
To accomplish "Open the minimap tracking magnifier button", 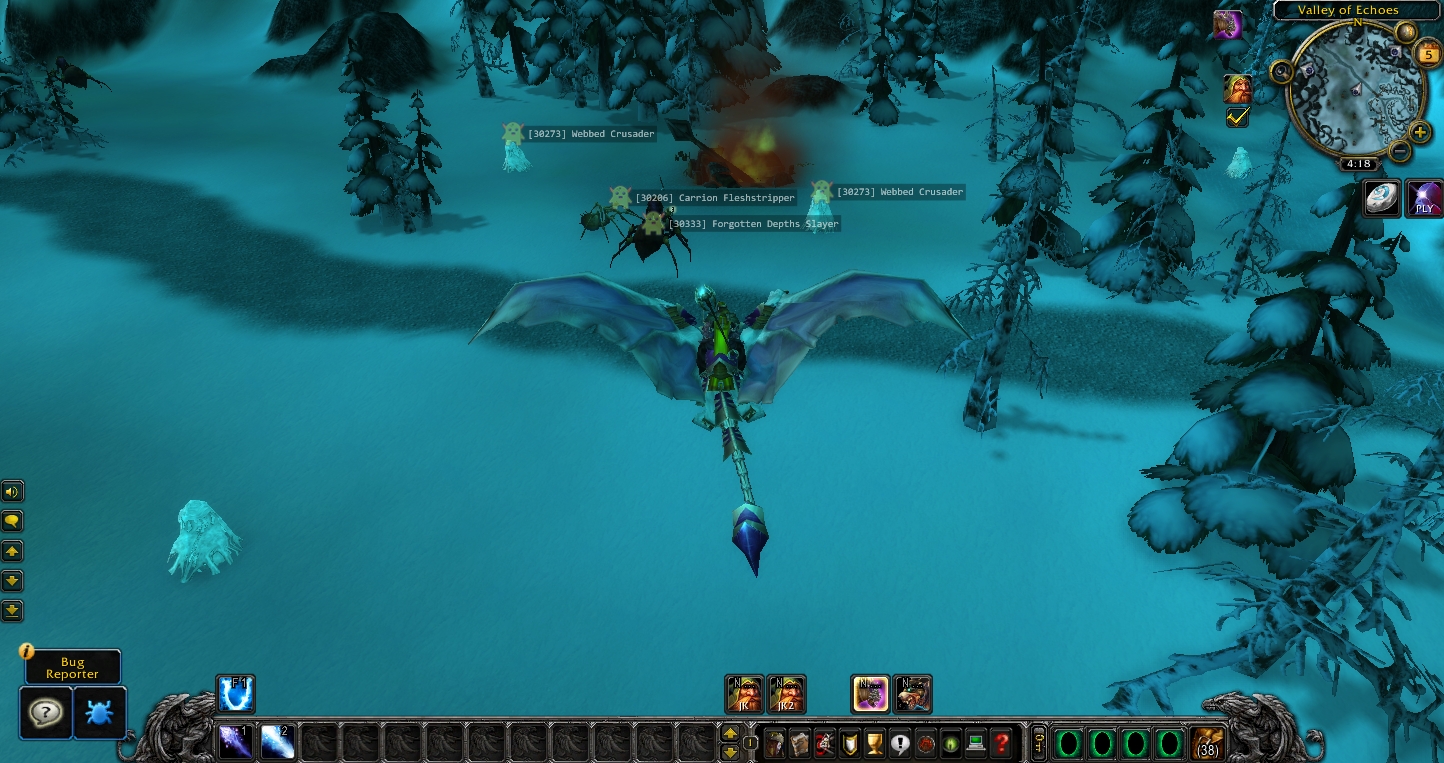I will click(1281, 71).
